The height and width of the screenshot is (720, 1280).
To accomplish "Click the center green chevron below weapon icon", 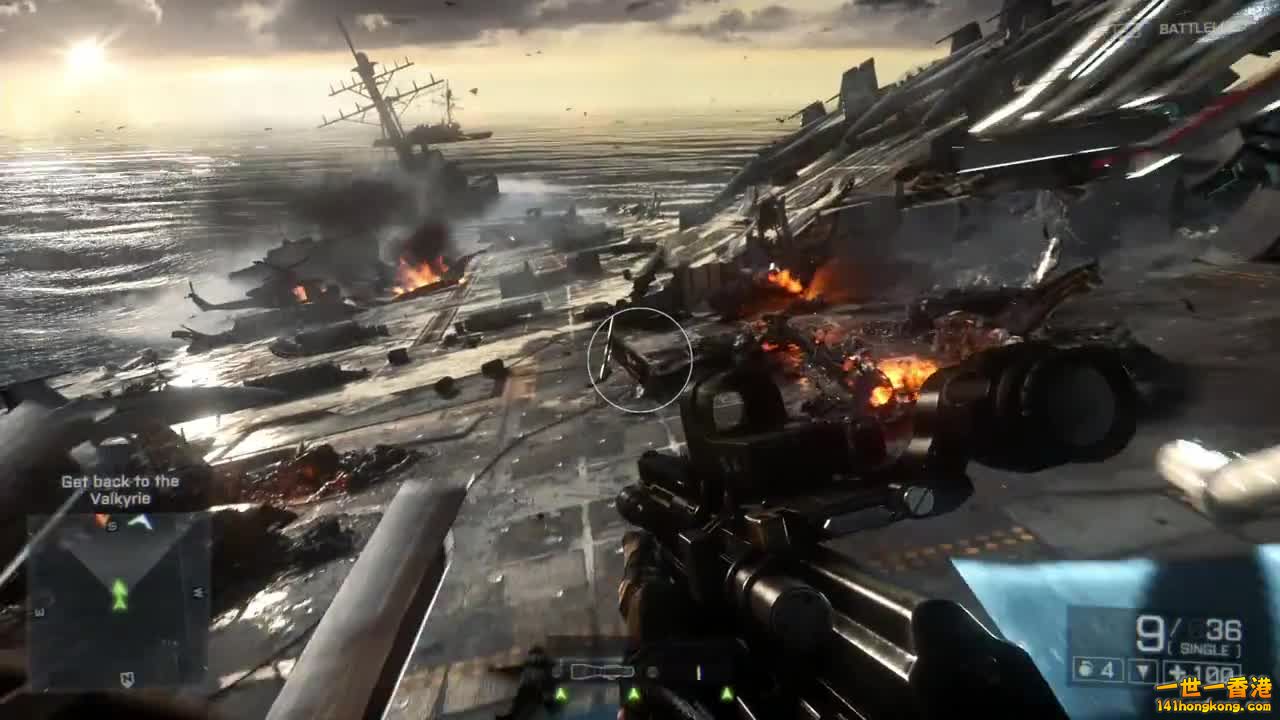I will tap(634, 693).
